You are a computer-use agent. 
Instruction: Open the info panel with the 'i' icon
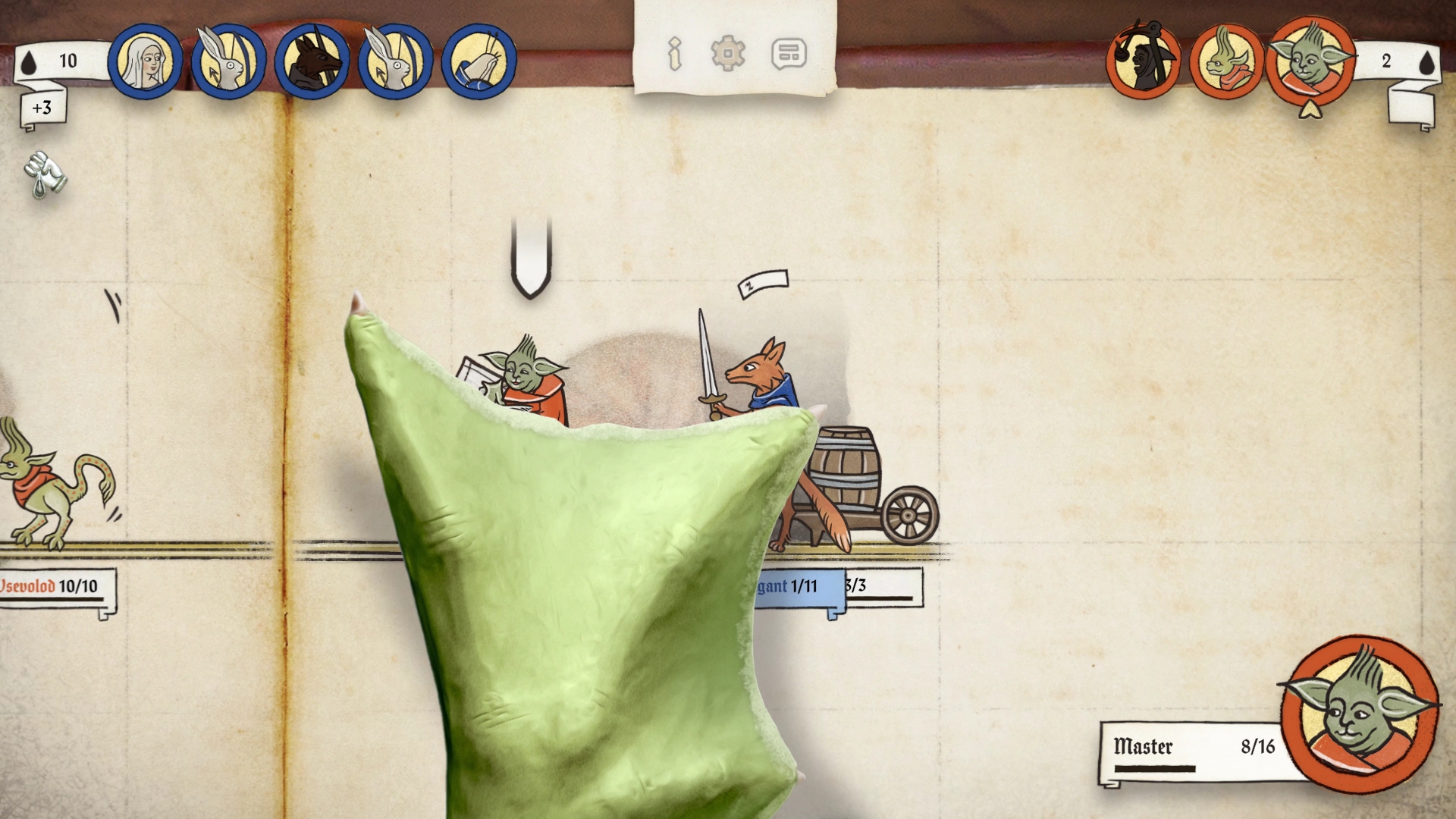674,54
